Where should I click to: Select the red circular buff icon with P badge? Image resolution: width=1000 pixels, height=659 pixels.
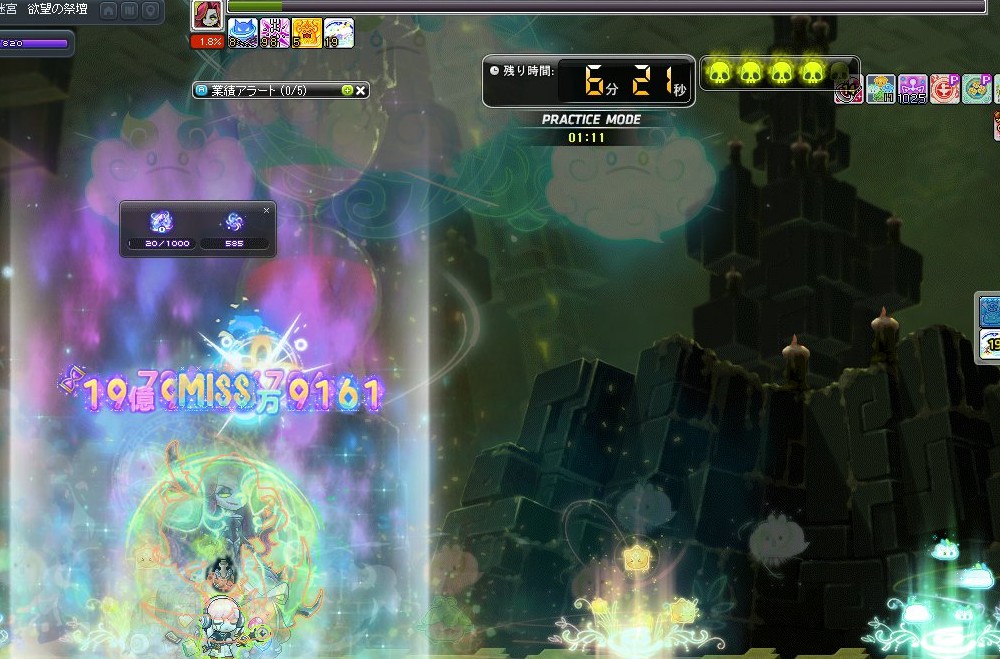tap(945, 89)
